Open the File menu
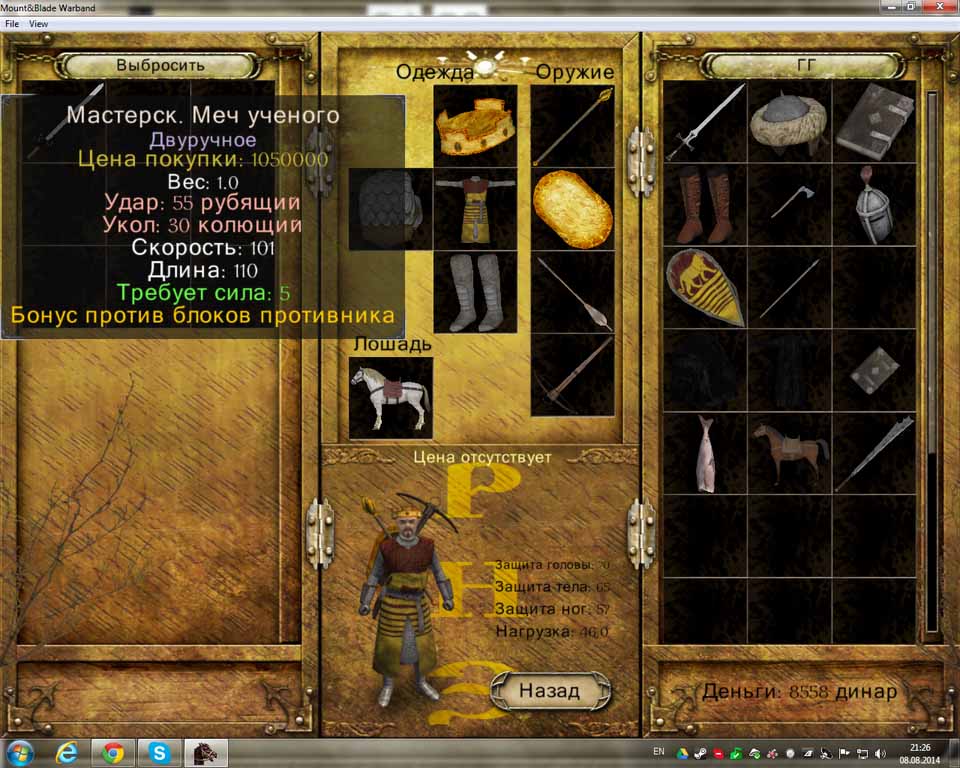Image resolution: width=960 pixels, height=768 pixels. click(x=12, y=23)
